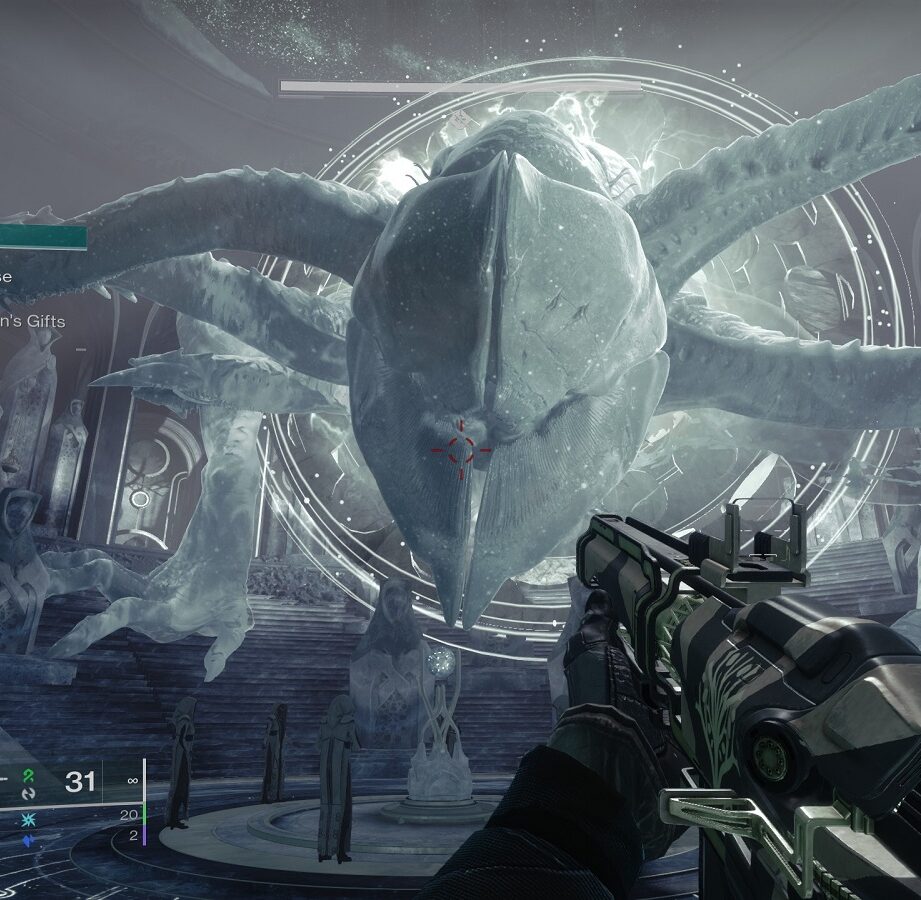This screenshot has height=900, width=921.
Task: Click the teal objective tracker banner
Action: (x=43, y=237)
